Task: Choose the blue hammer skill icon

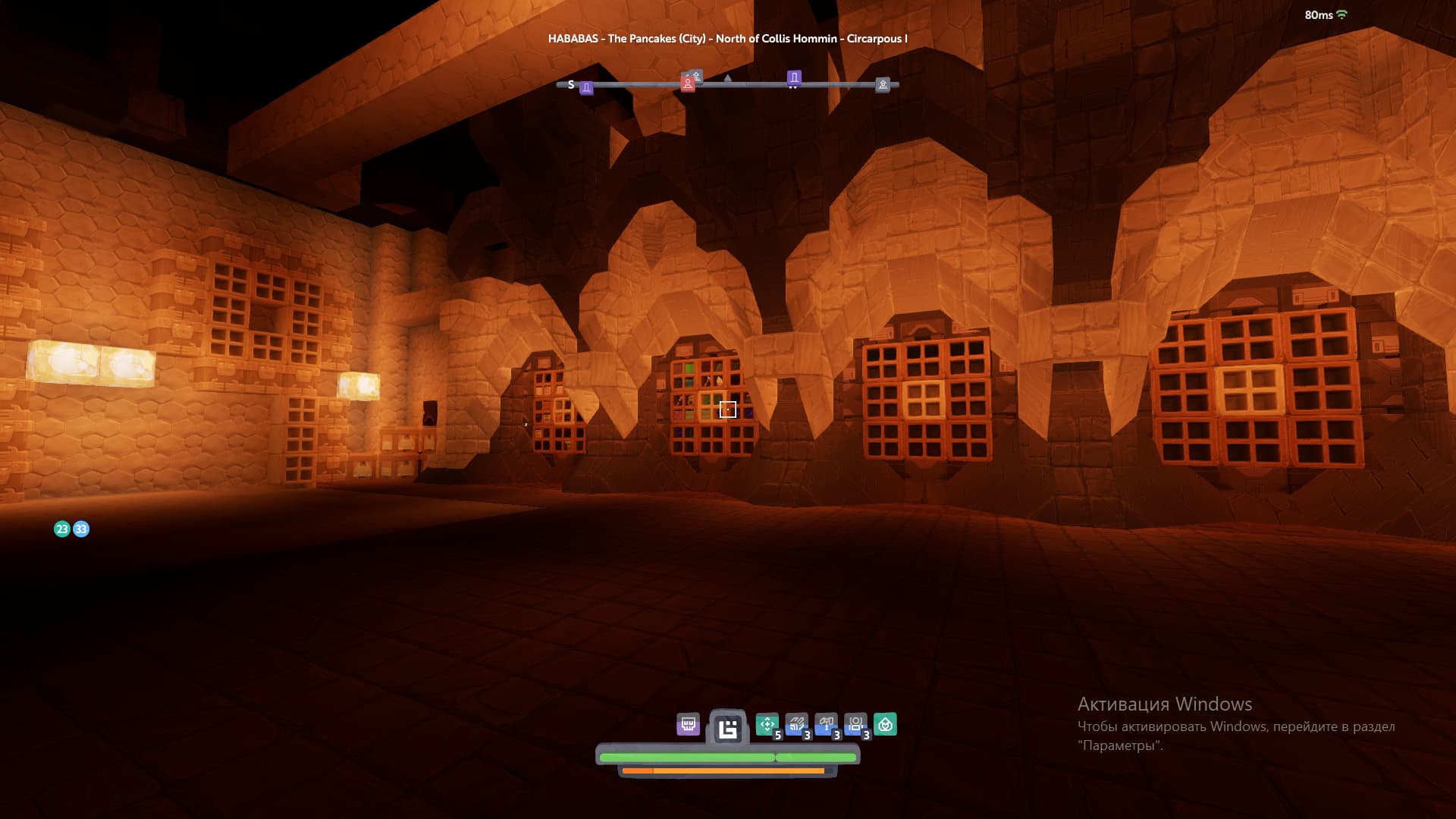Action: (x=826, y=724)
